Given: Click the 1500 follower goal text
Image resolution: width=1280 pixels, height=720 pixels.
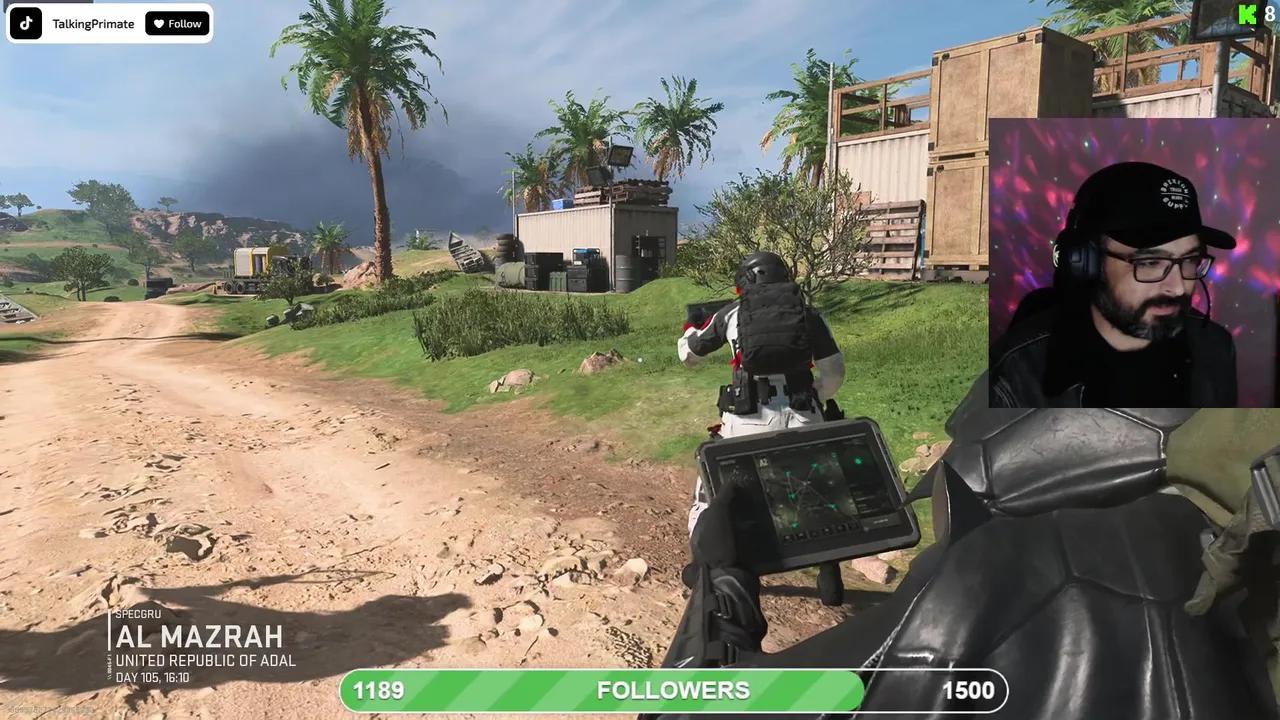Looking at the screenshot, I should (x=967, y=689).
